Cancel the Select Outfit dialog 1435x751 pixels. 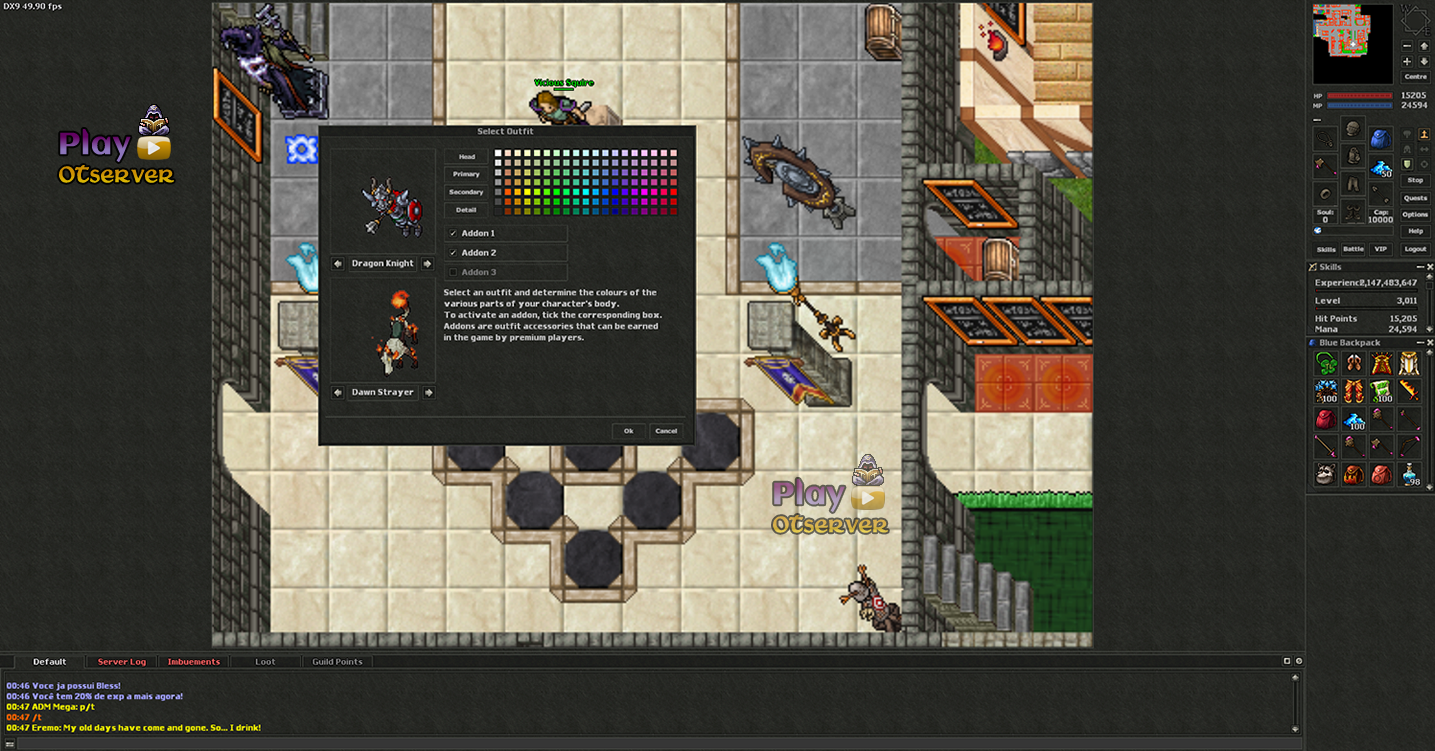point(665,431)
